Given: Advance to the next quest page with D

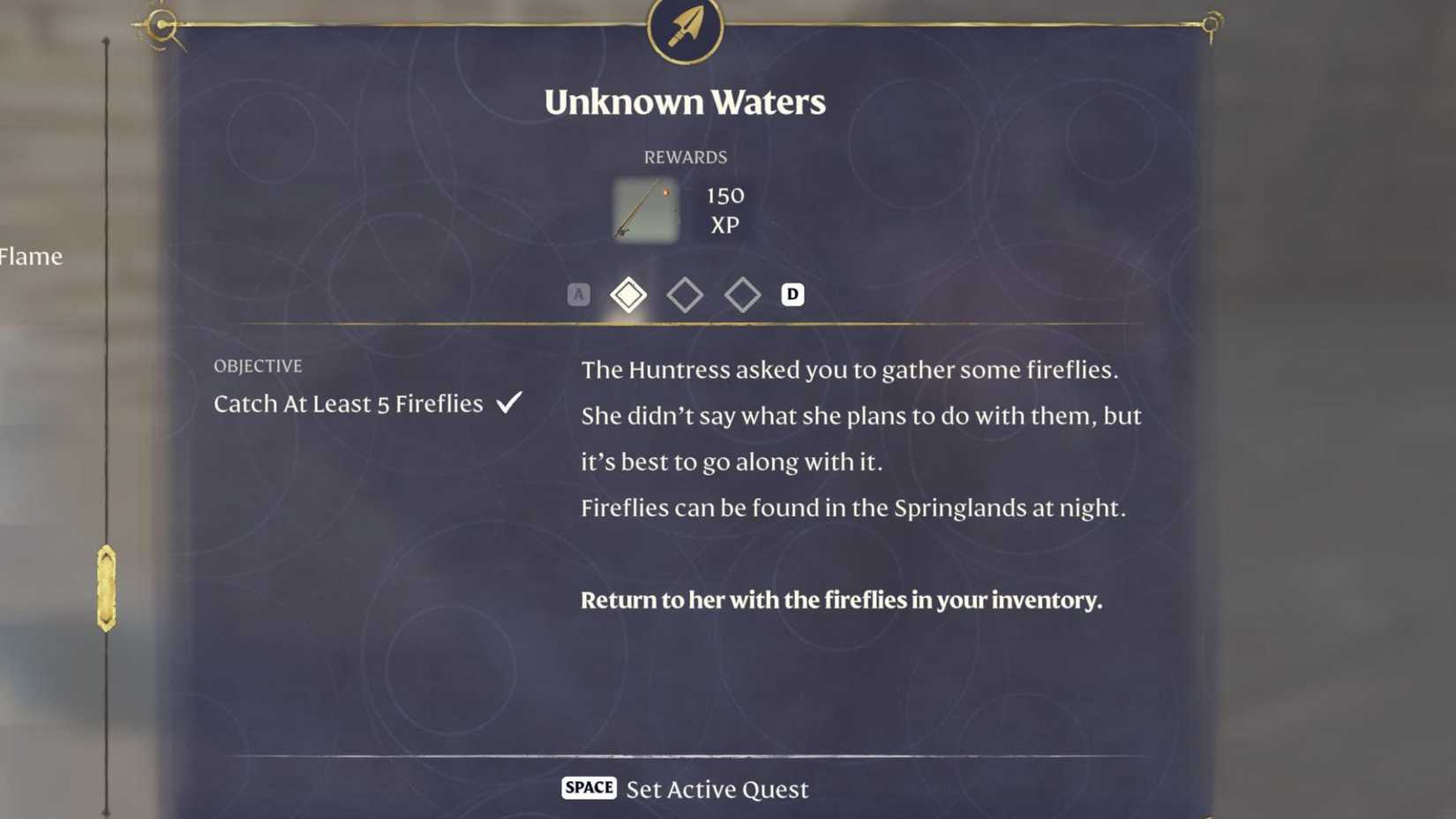Looking at the screenshot, I should pos(792,294).
